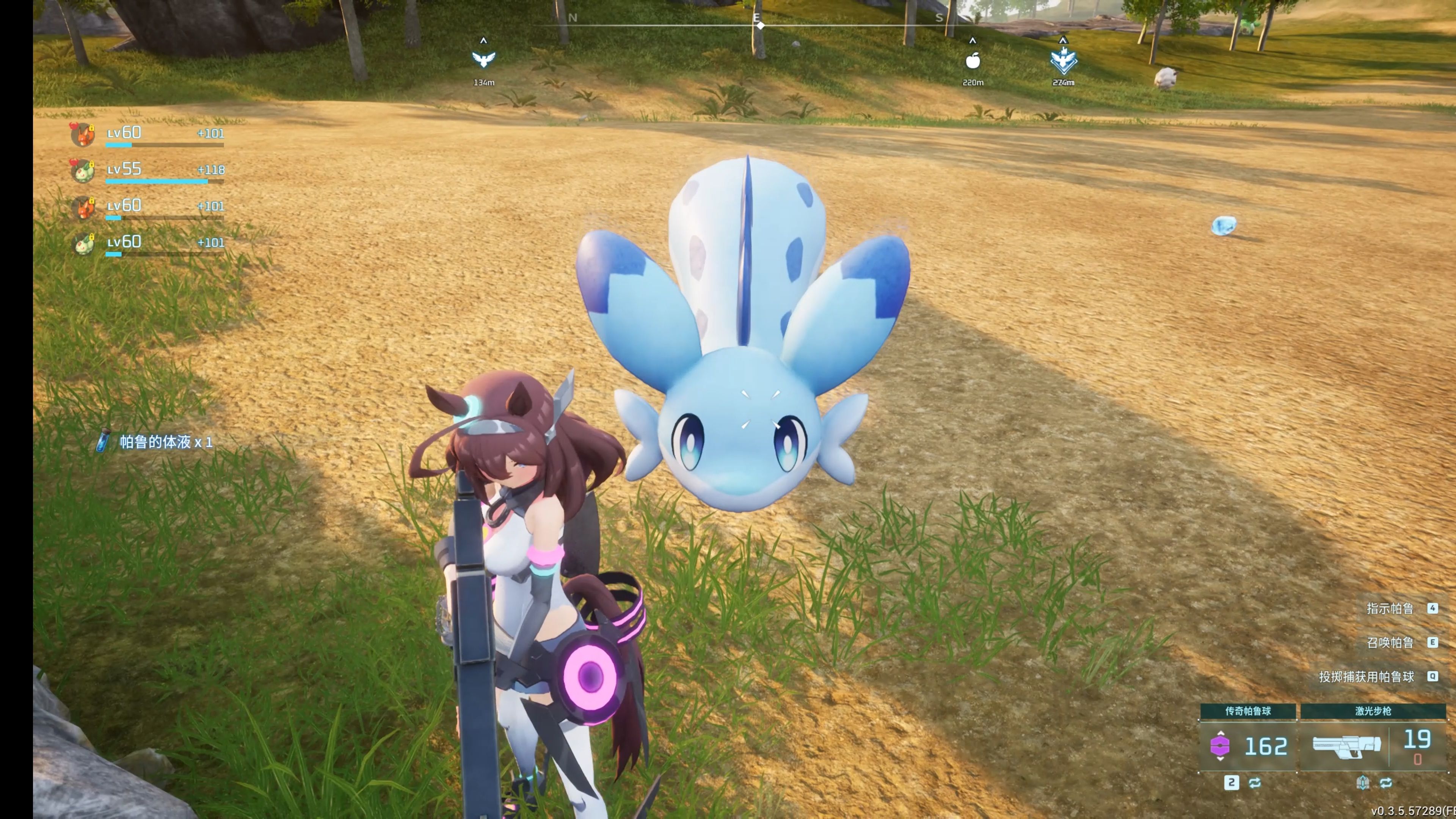Click the eagle marker at 134m

pos(483,60)
